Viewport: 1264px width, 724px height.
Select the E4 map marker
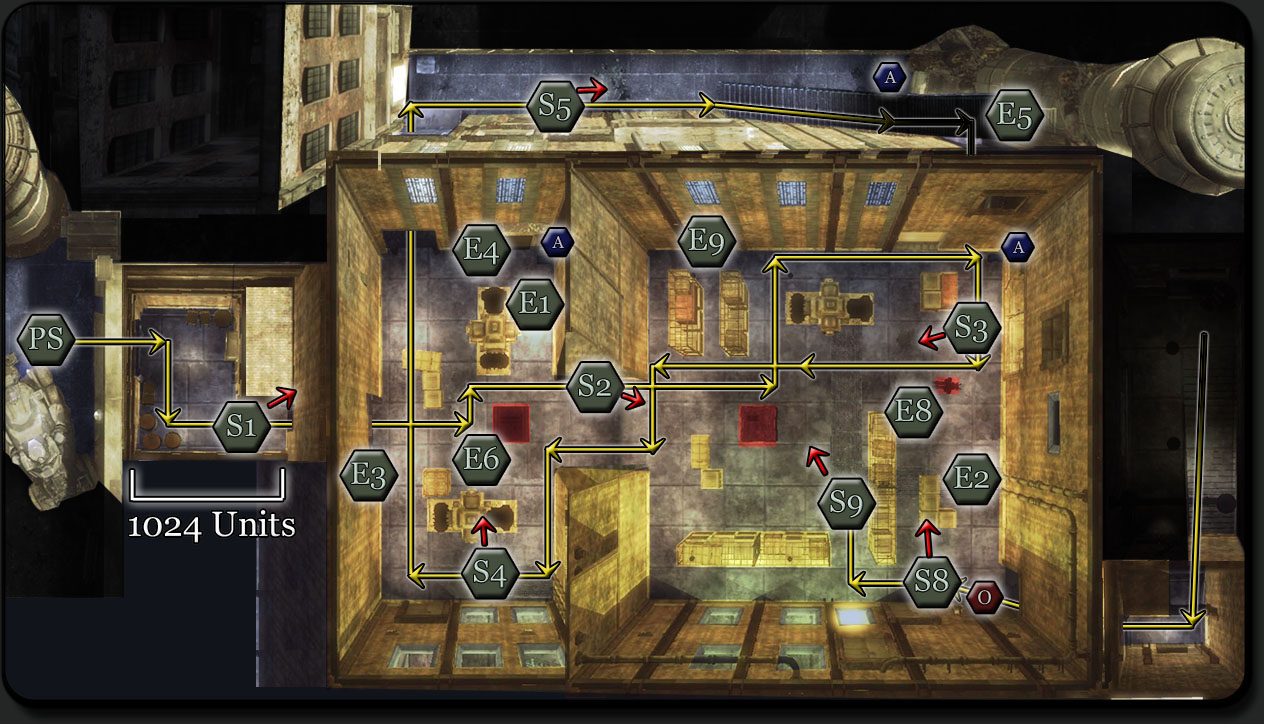(482, 249)
